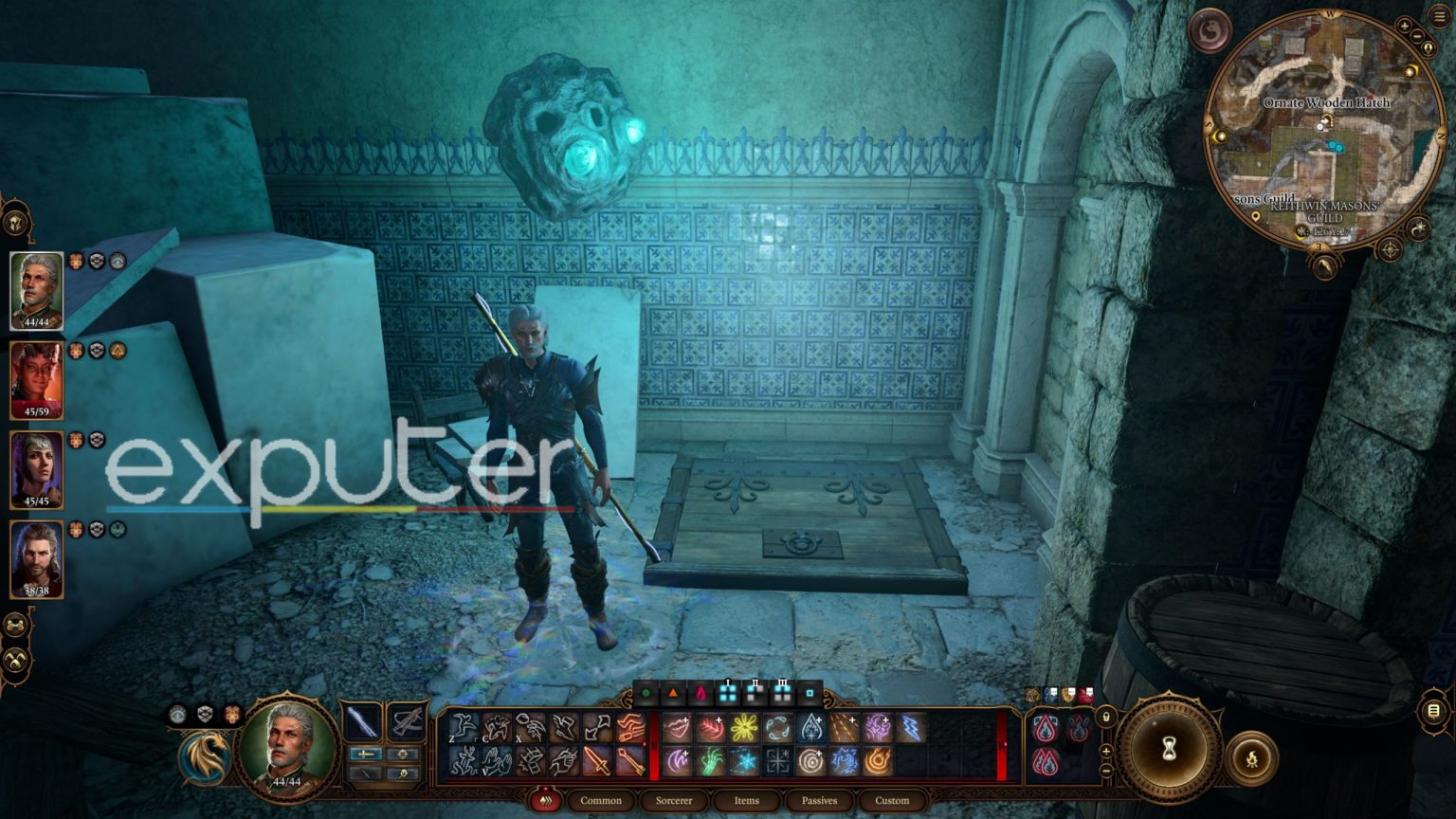1456x819 pixels.
Task: Select the melee weapon slot
Action: pos(362,723)
